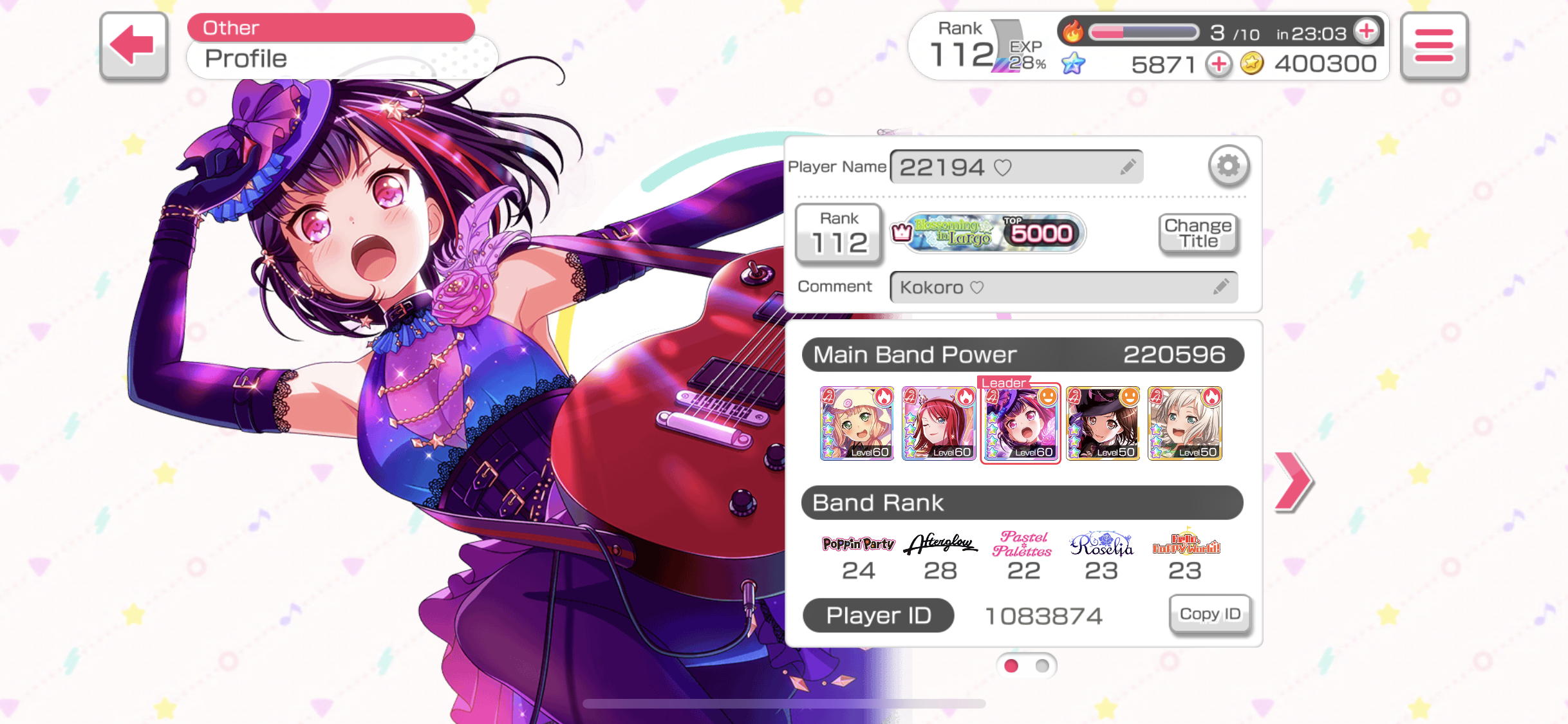Select the blonde member card with hat
The height and width of the screenshot is (724, 1568).
(x=857, y=423)
